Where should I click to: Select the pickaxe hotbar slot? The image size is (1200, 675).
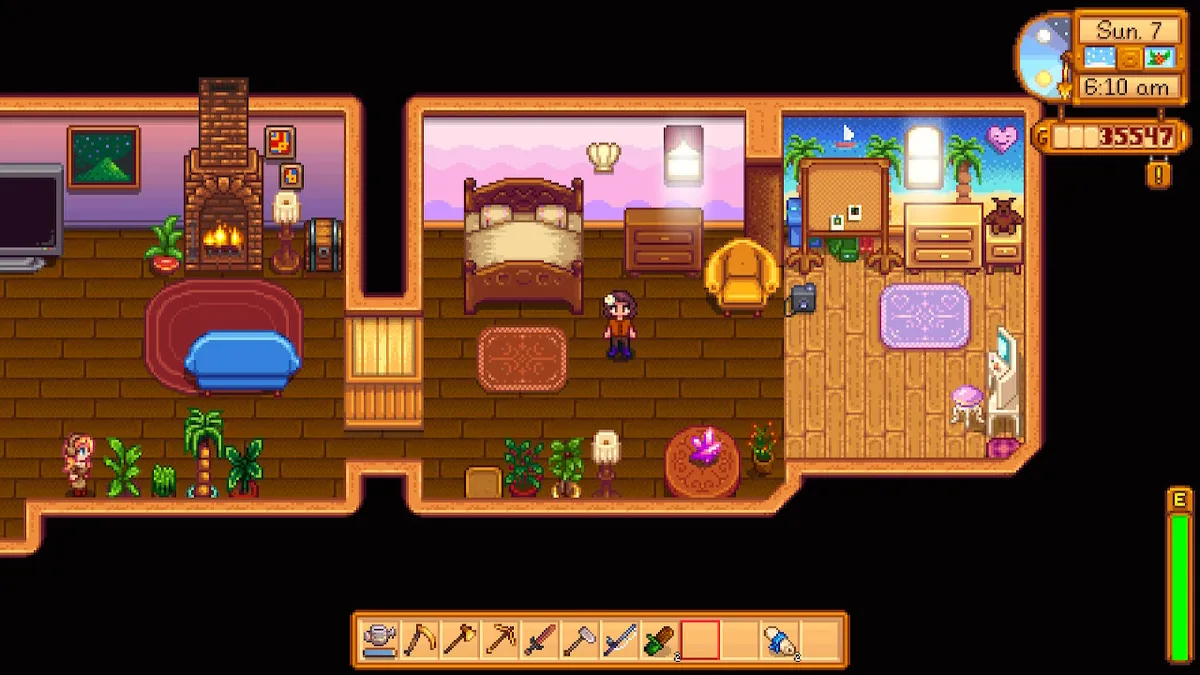(500, 639)
